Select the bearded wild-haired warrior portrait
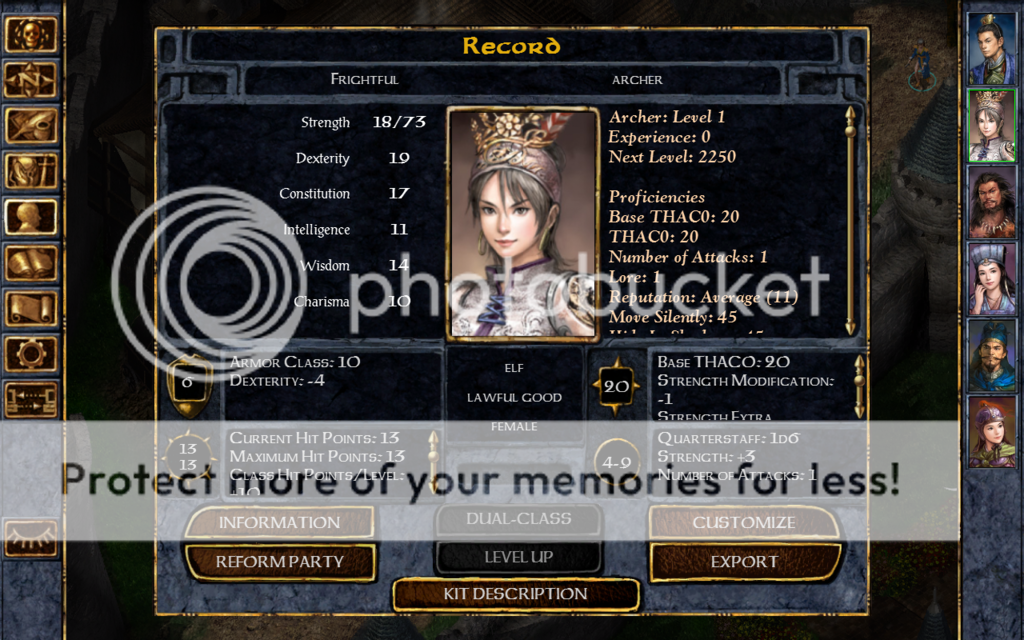 [x=991, y=202]
